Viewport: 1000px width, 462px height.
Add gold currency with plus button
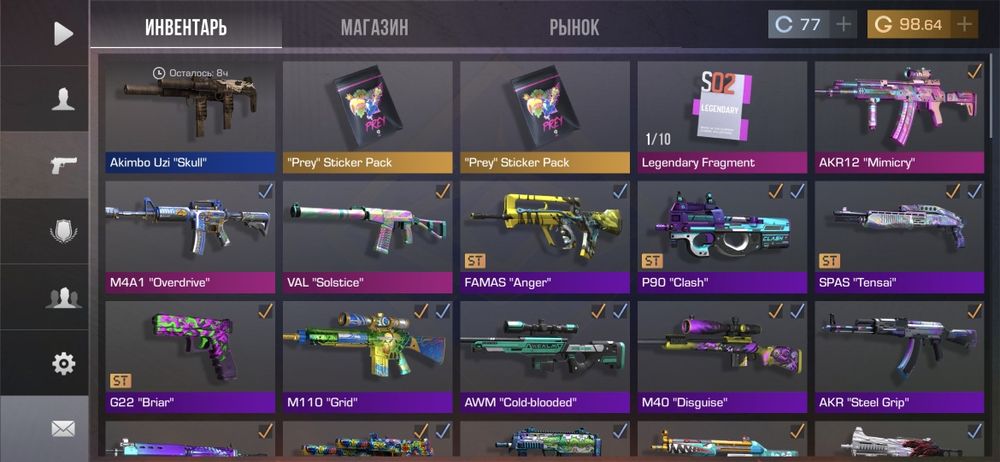[x=964, y=24]
